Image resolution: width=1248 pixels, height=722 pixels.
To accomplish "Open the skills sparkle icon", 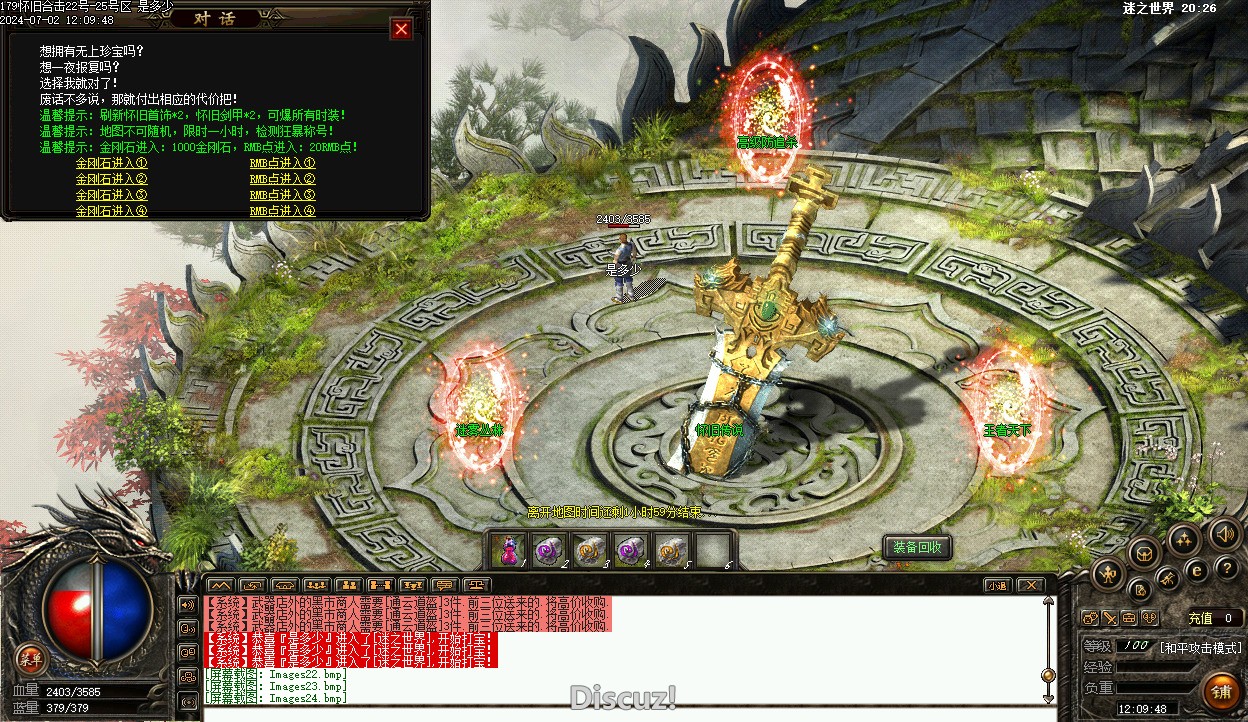I will (x=1184, y=540).
